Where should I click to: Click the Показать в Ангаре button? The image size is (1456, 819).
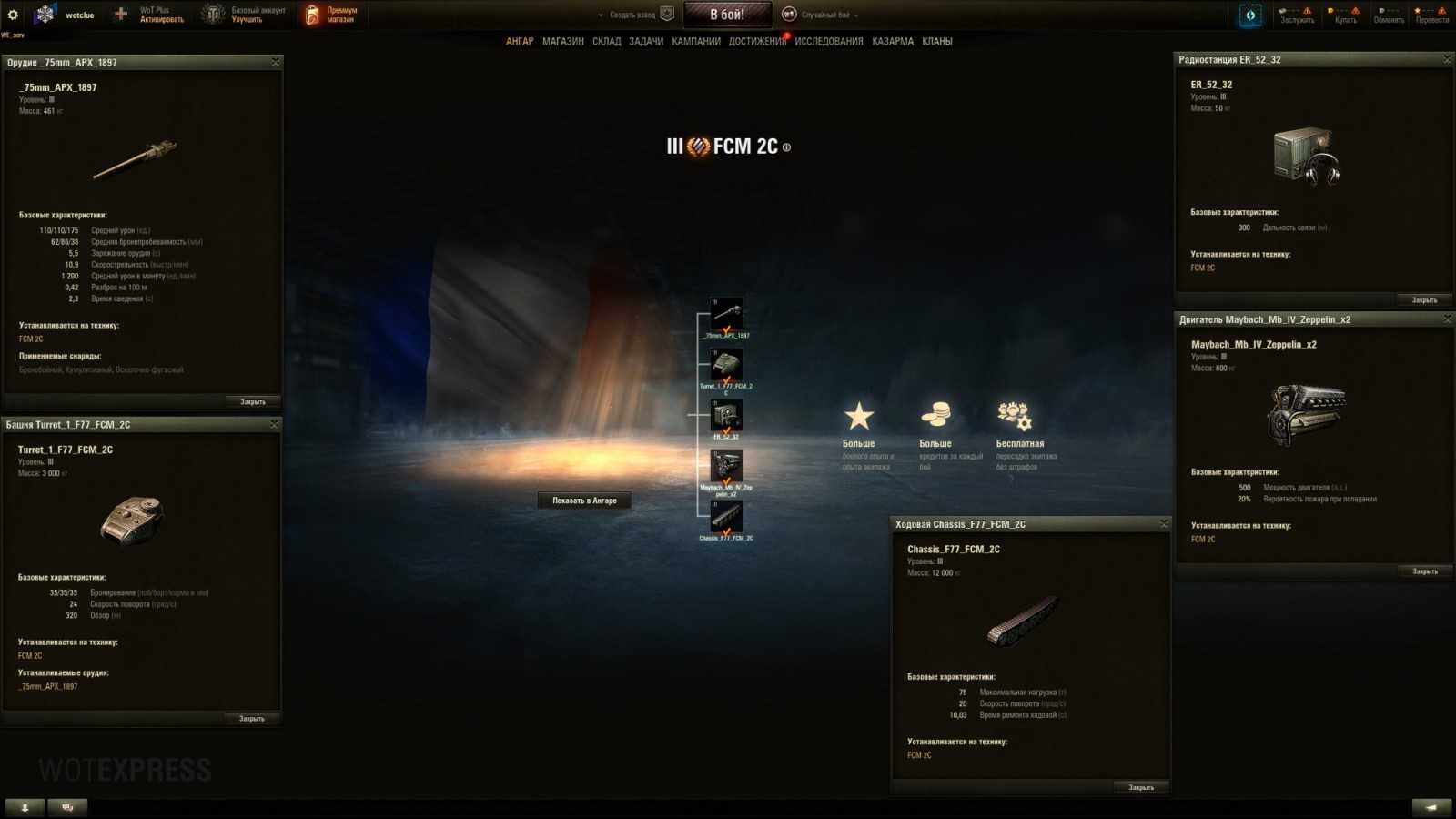point(585,500)
